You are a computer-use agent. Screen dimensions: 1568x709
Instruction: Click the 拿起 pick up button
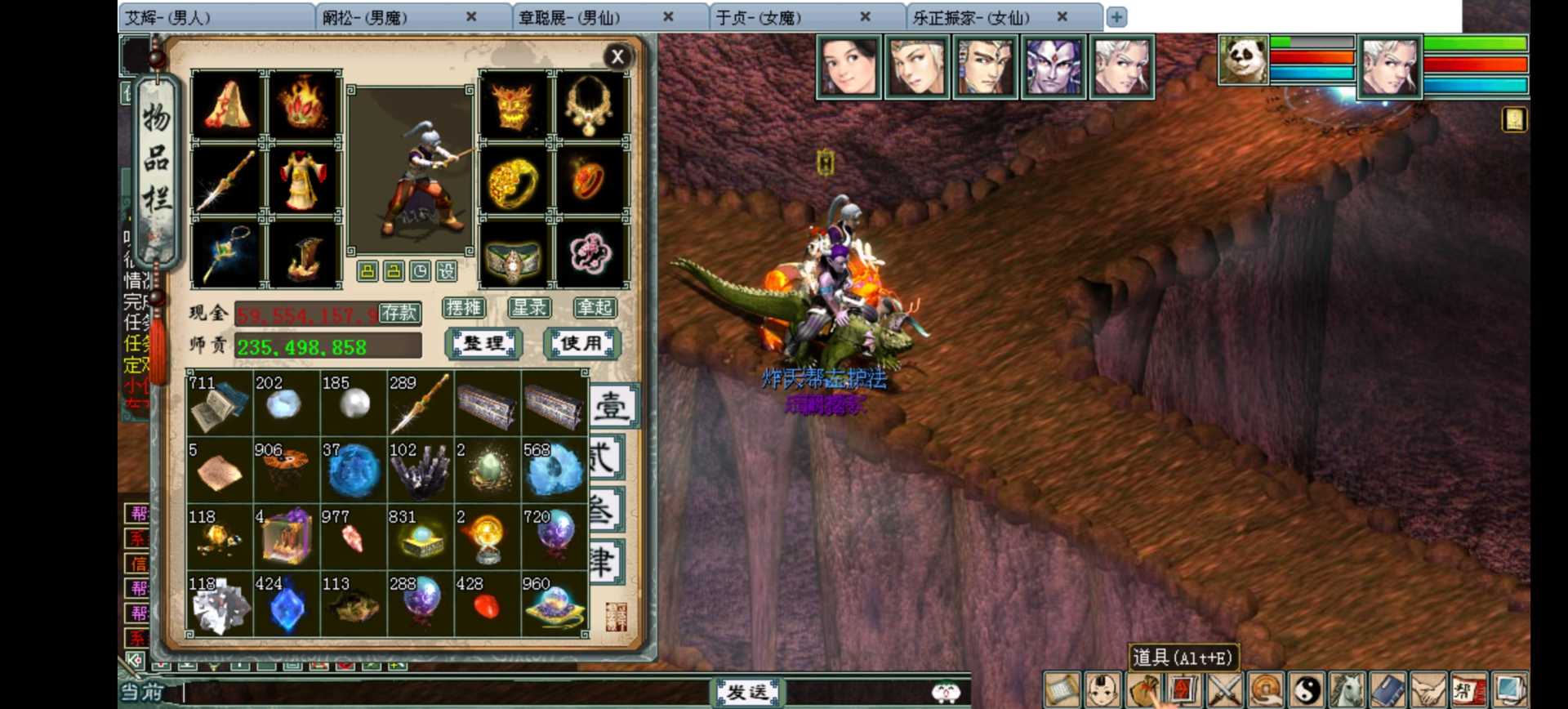[595, 308]
